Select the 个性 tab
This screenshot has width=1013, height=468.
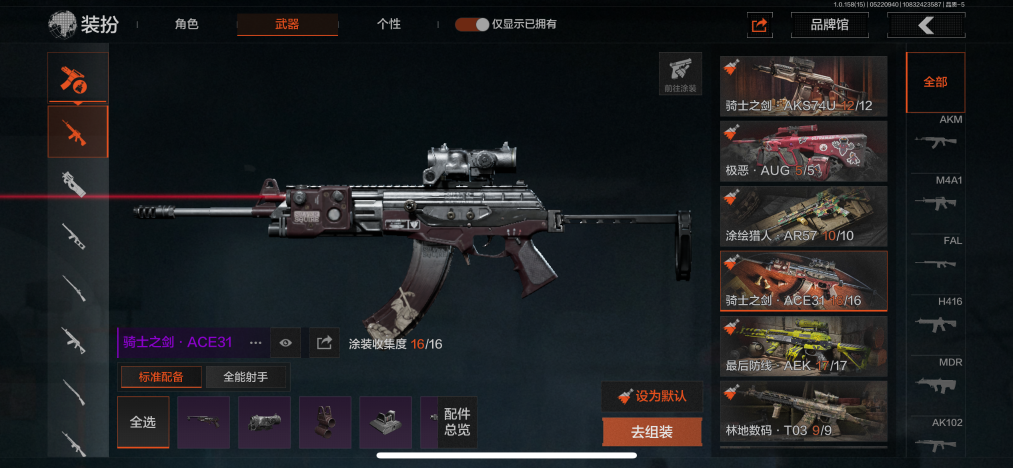pos(389,24)
